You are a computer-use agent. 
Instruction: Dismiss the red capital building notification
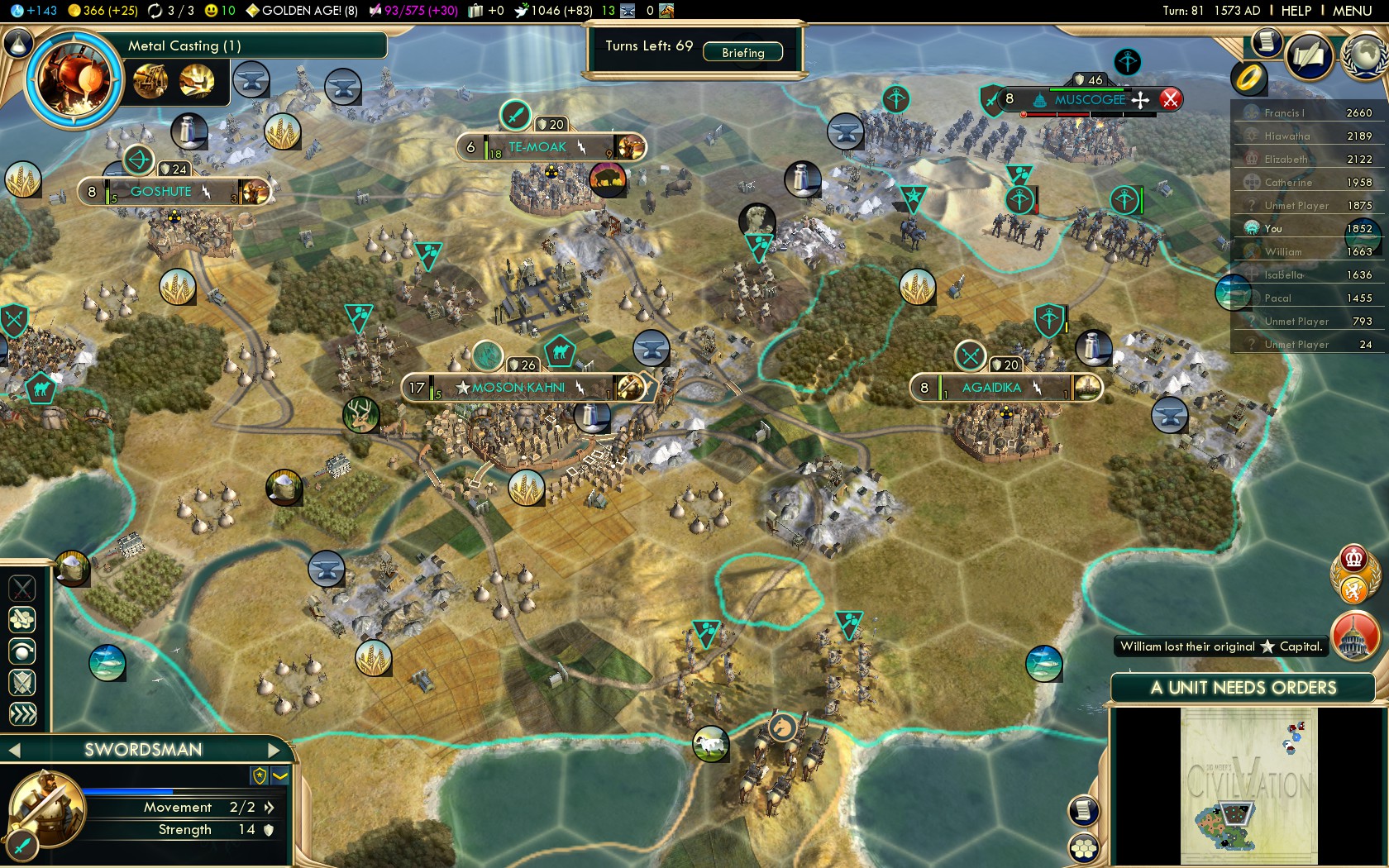coord(1355,637)
